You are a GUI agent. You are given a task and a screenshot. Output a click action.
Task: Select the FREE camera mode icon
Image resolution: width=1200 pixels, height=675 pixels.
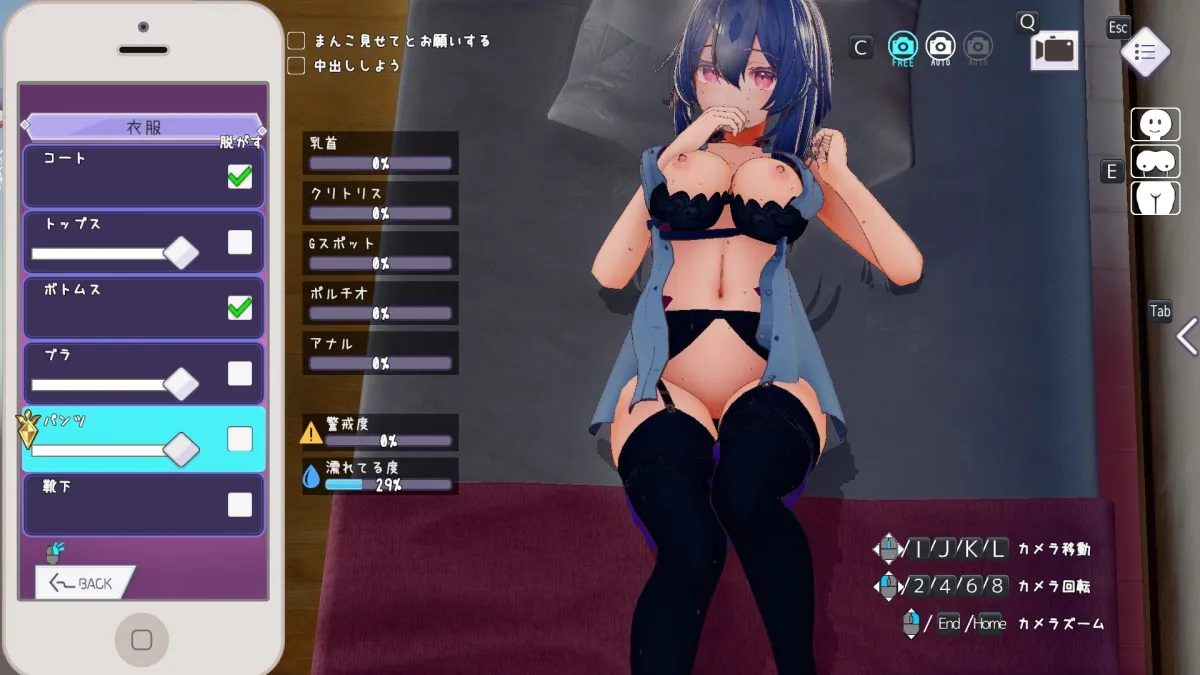click(903, 47)
